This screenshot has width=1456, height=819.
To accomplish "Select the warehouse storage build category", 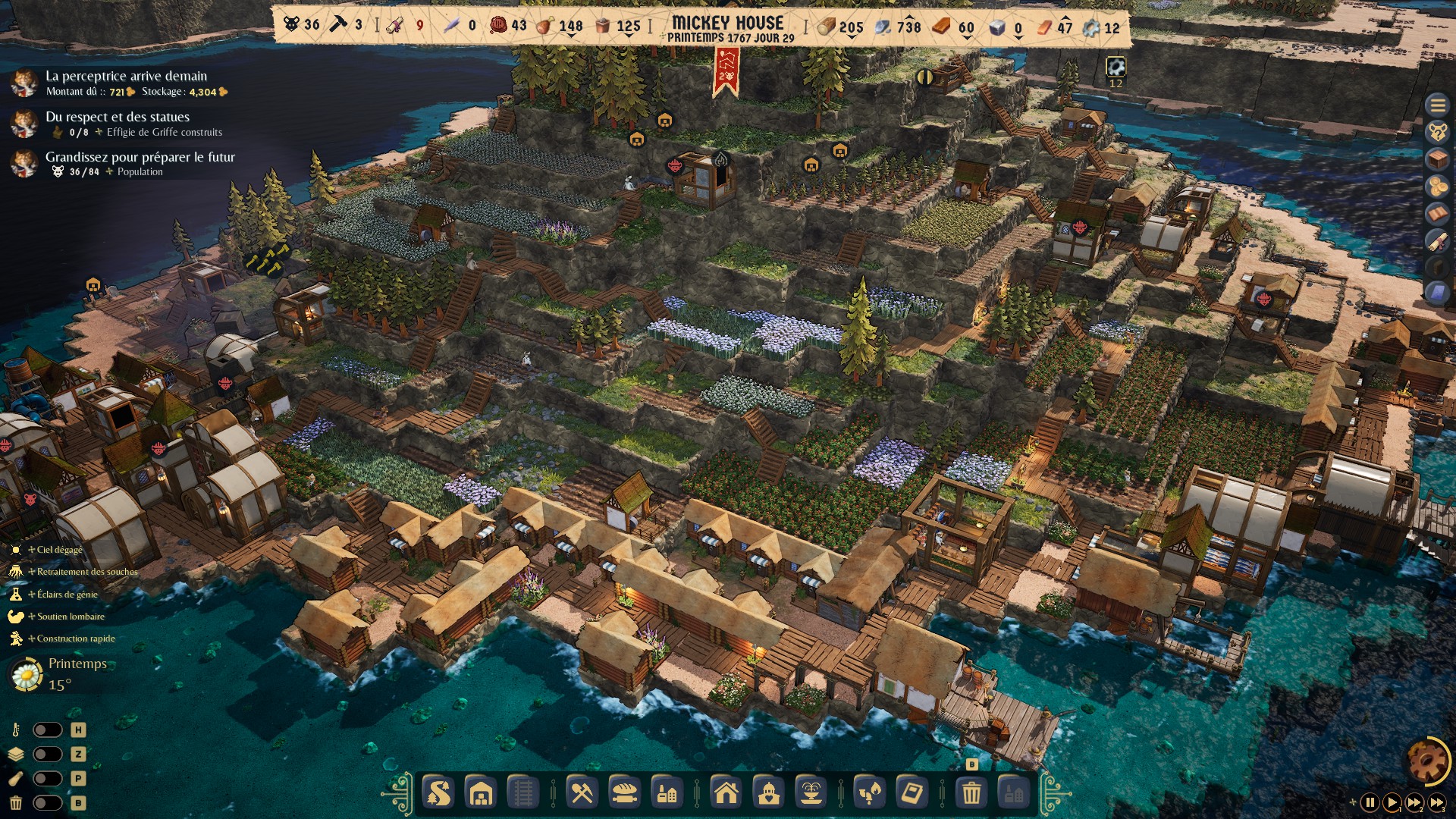I will (481, 793).
